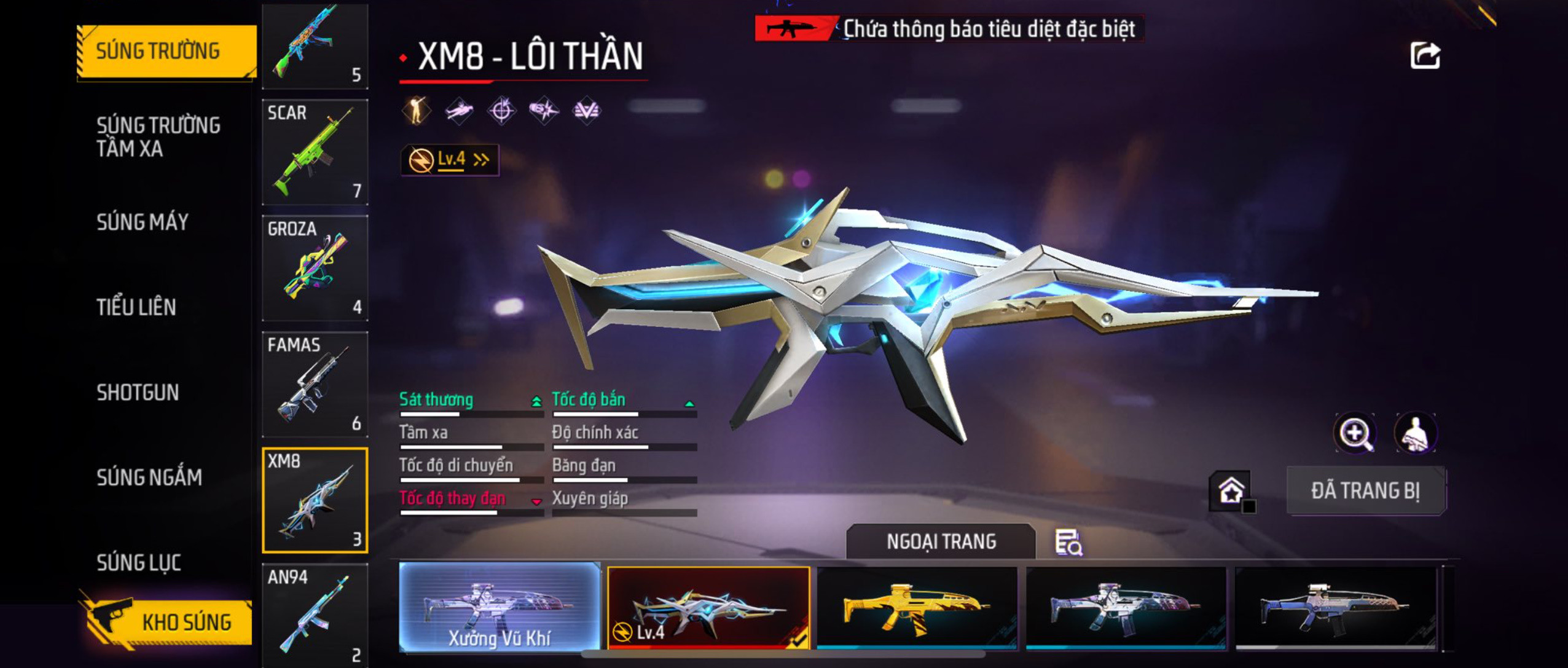Select the Súng Lục category

pos(139,562)
